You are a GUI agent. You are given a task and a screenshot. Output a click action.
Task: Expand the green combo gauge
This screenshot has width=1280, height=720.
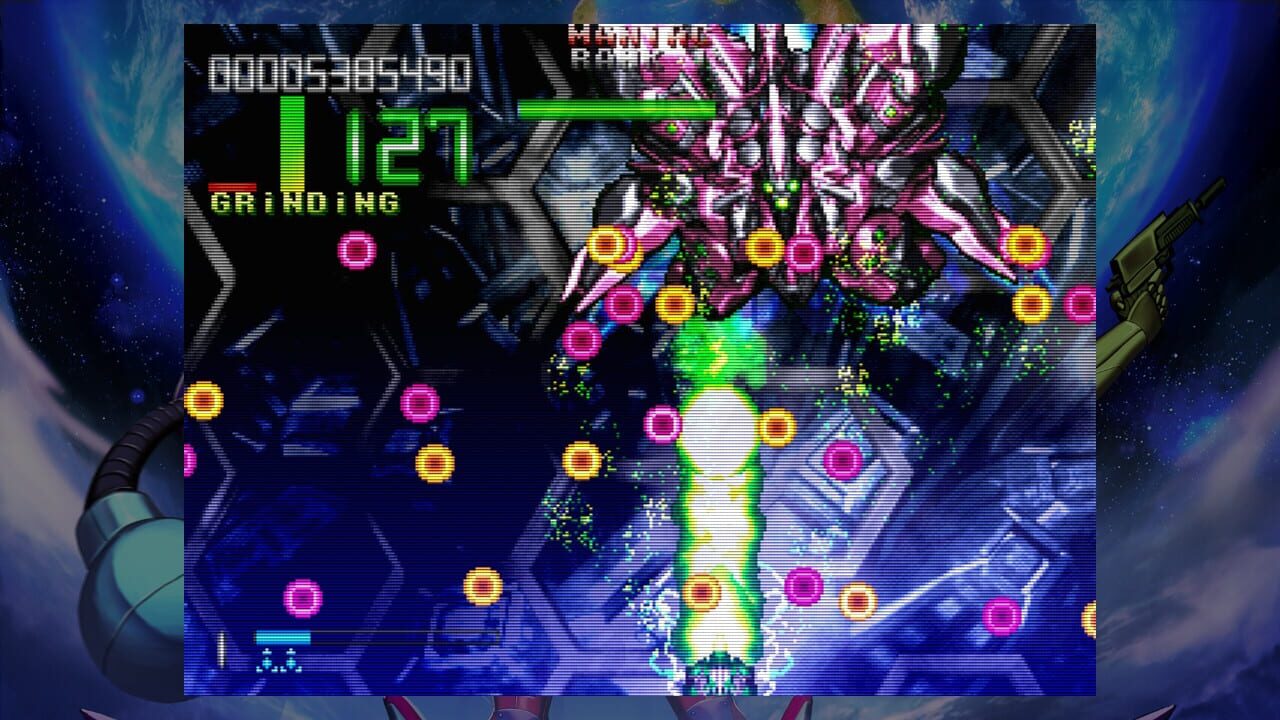coord(290,140)
